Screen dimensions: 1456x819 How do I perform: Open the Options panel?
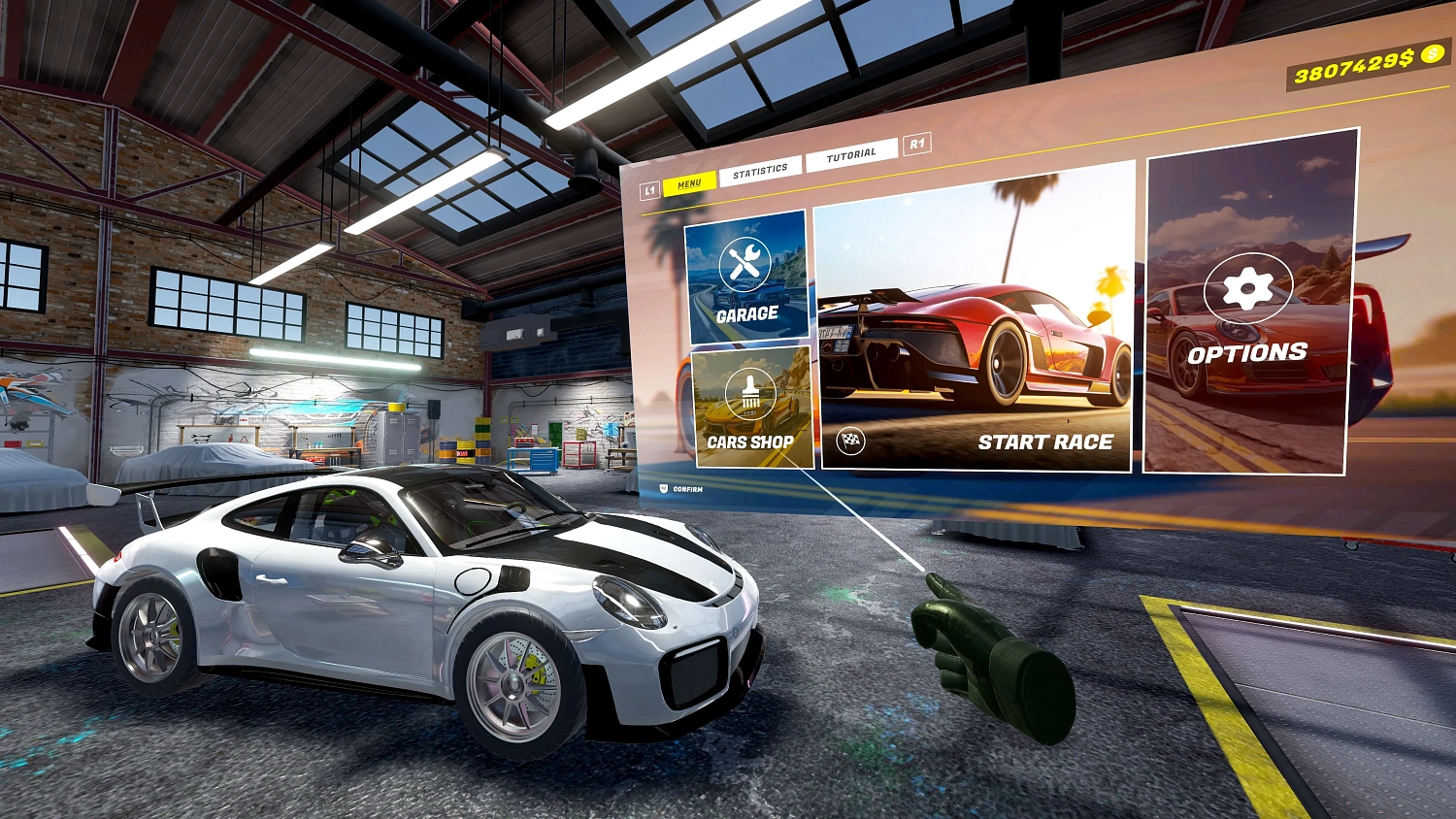click(x=1248, y=352)
